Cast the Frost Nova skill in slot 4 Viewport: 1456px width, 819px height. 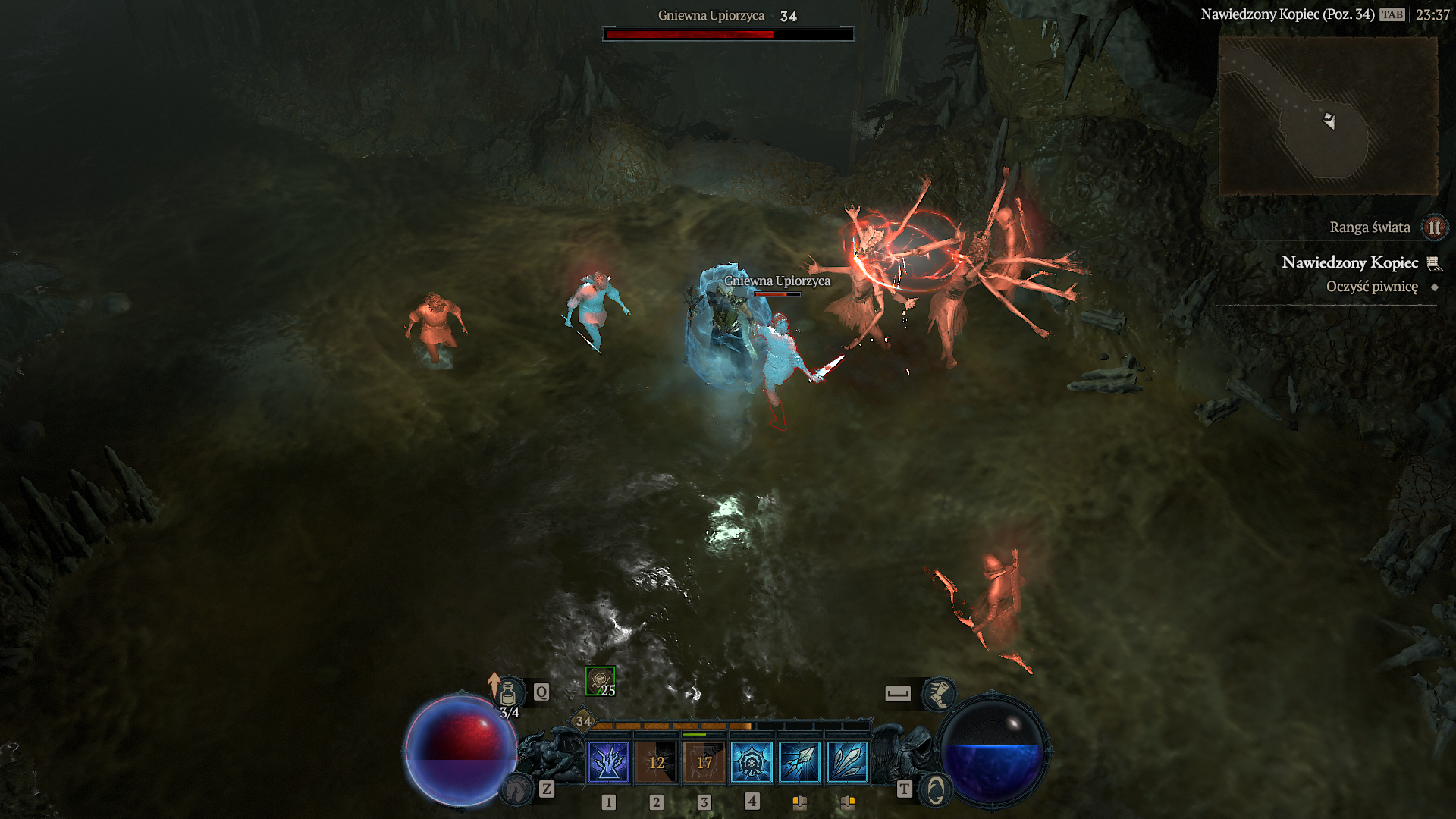pyautogui.click(x=752, y=761)
